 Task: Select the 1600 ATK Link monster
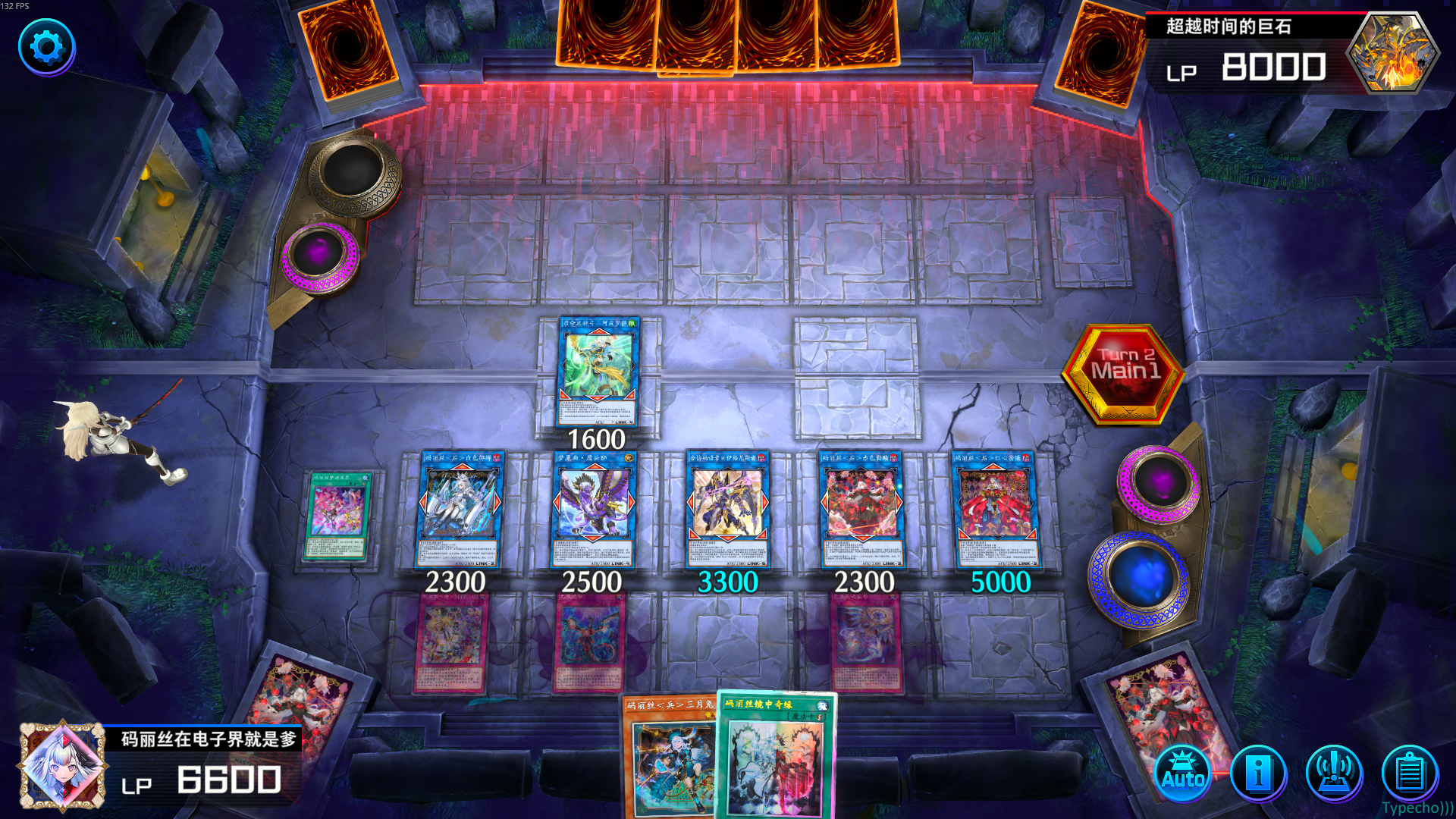598,372
